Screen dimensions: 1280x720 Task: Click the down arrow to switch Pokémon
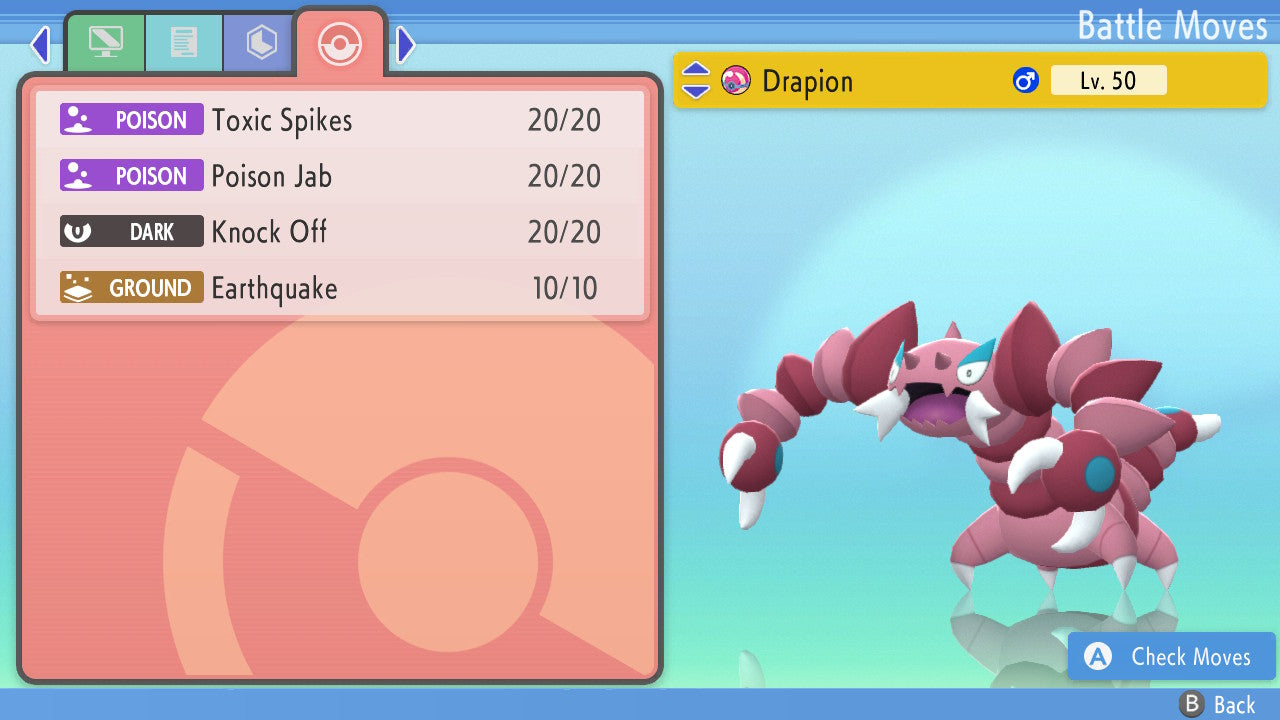click(694, 90)
